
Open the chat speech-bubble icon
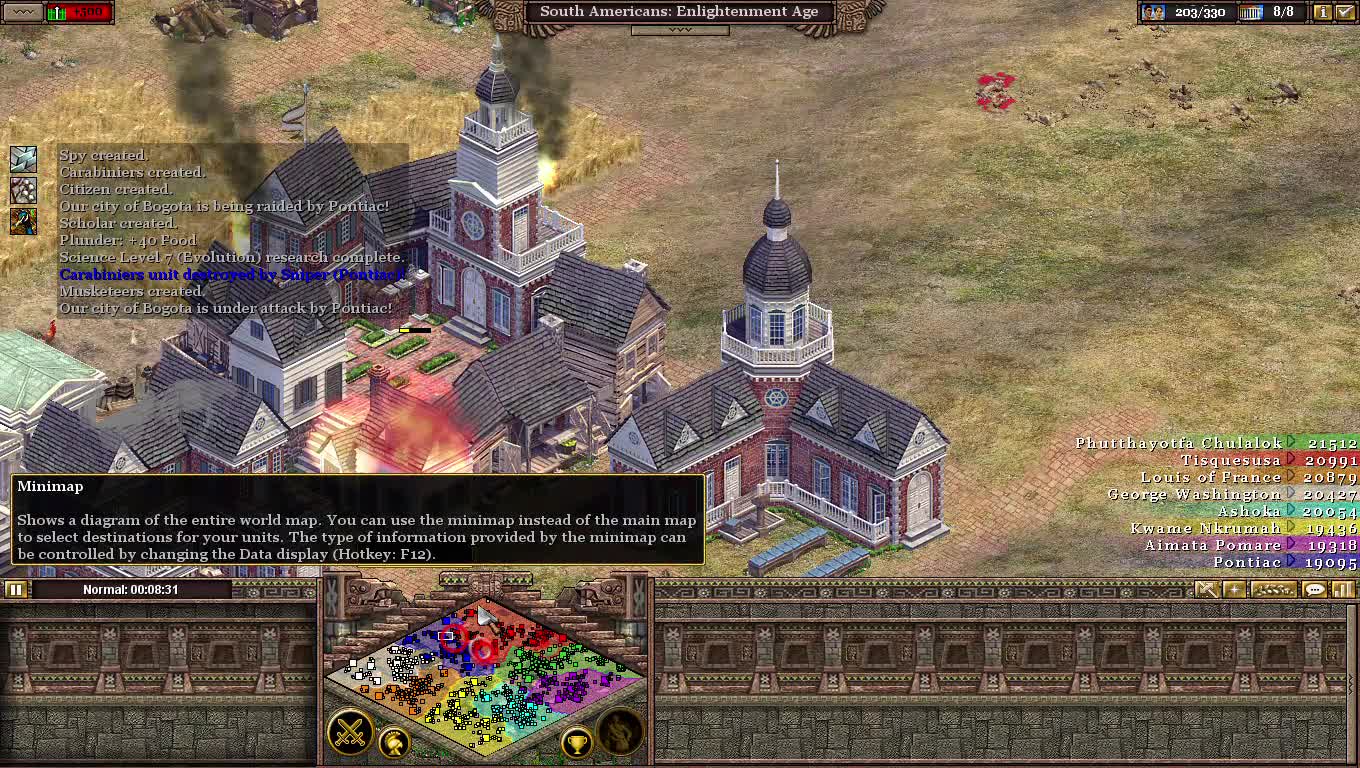[x=1316, y=589]
